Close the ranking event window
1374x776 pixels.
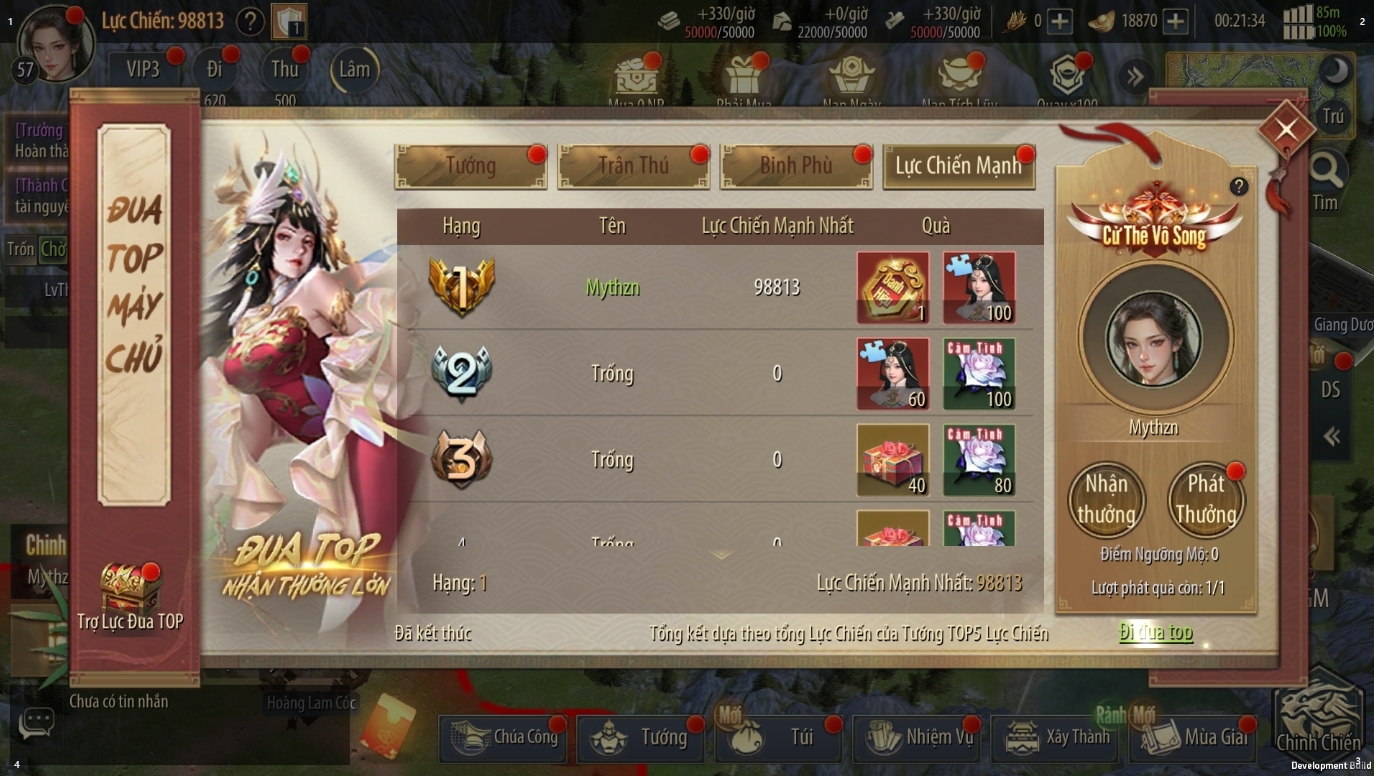tap(1286, 129)
